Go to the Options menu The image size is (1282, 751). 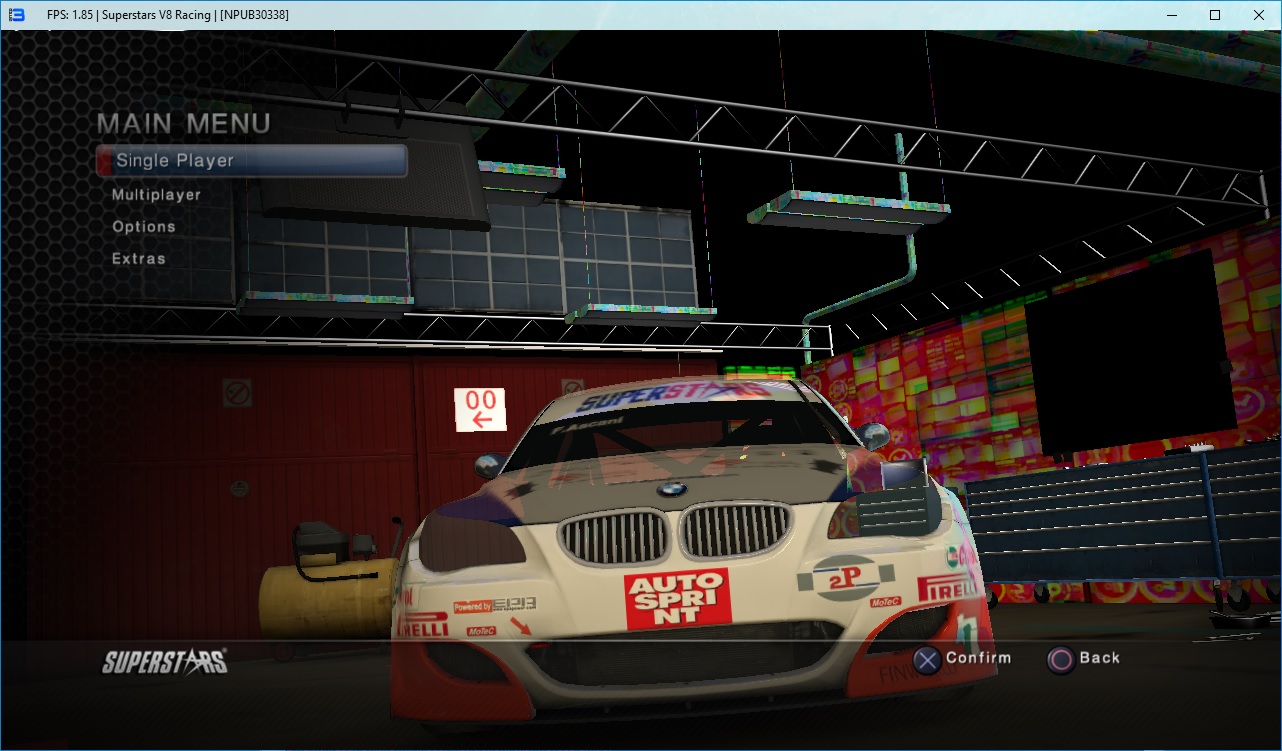(x=144, y=227)
